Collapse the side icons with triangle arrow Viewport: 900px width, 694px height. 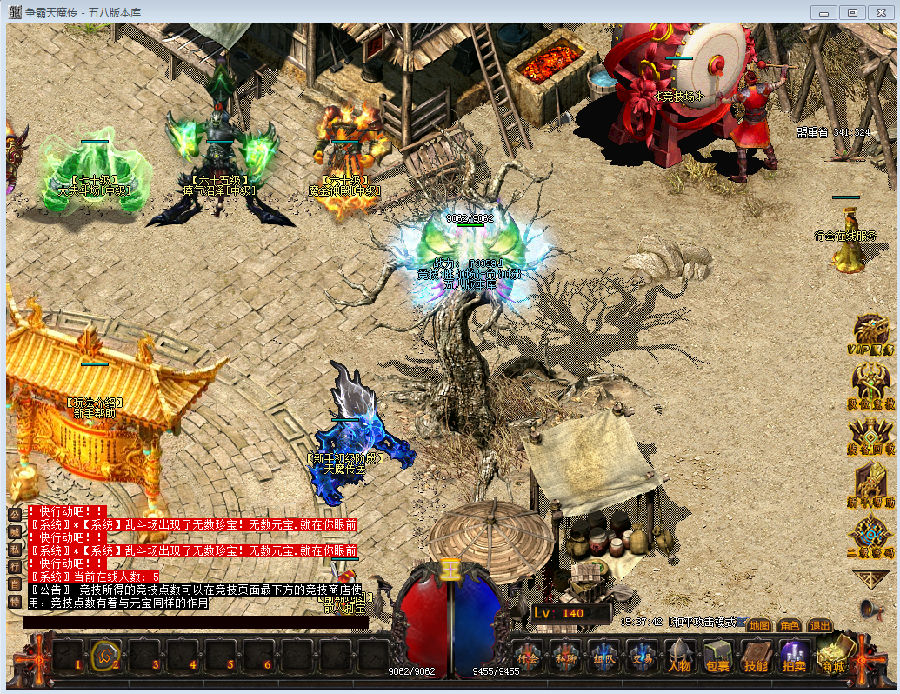coord(871,578)
